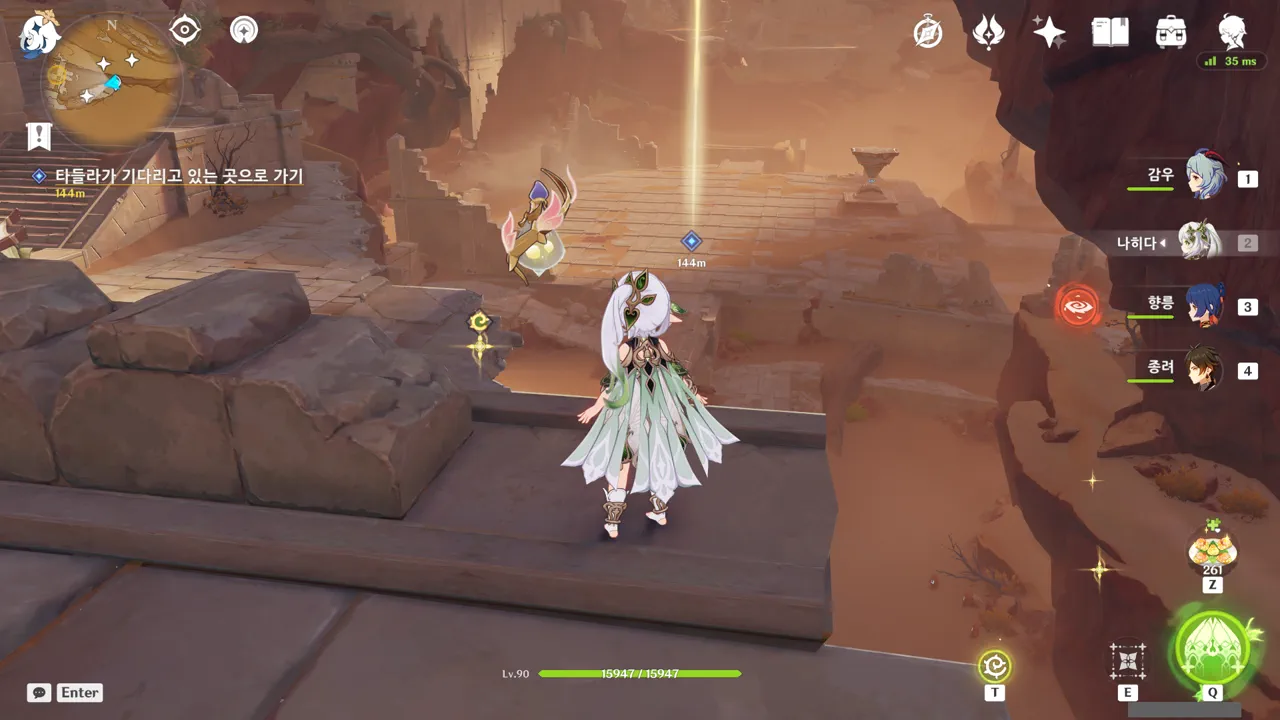Switch to party member 감우
This screenshot has height=720, width=1280.
[x=1205, y=176]
